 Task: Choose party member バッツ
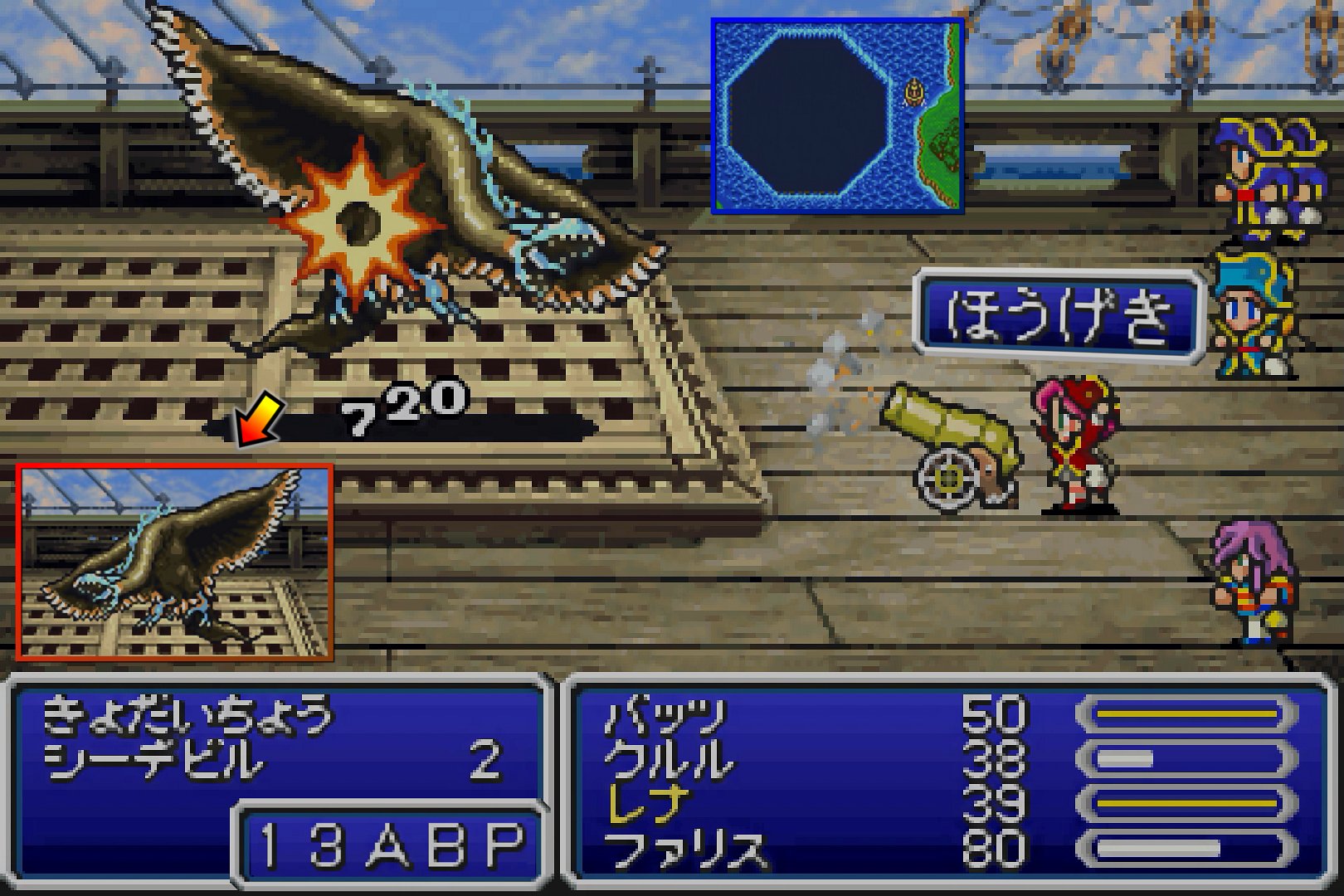pyautogui.click(x=665, y=715)
